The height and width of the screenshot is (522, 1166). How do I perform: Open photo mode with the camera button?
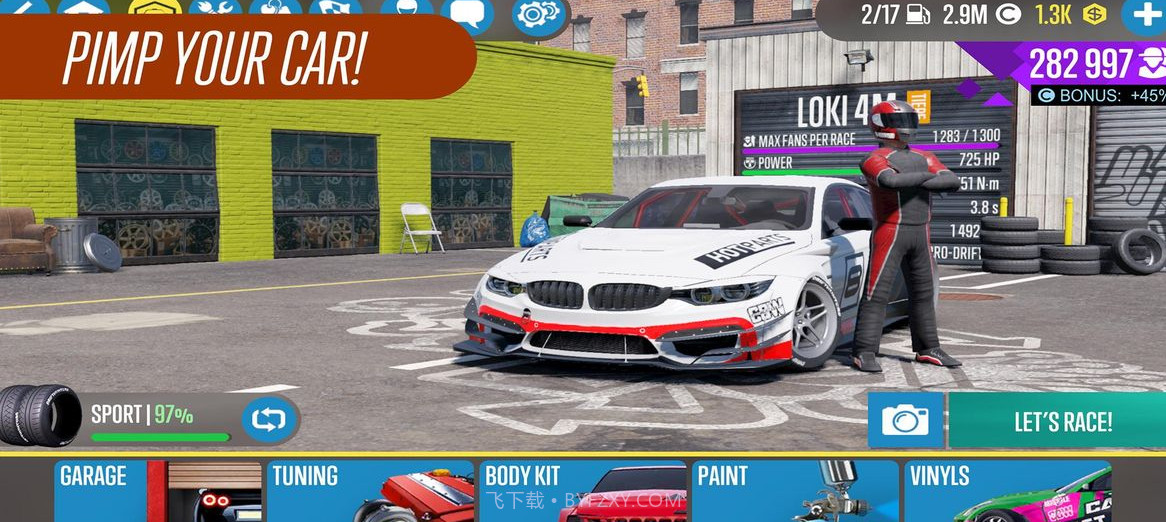tap(905, 421)
